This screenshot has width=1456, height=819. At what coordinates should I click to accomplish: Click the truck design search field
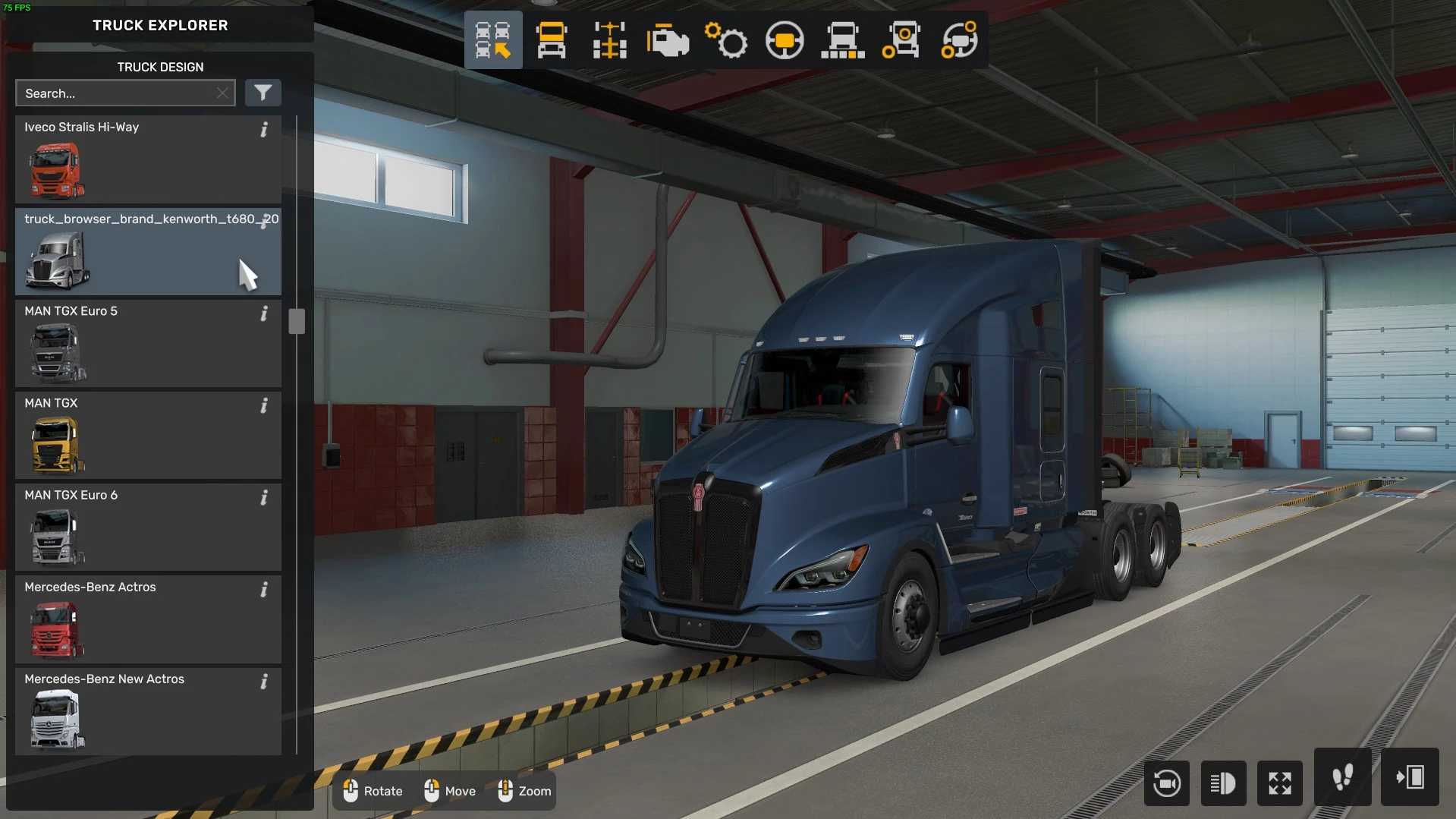tap(114, 93)
